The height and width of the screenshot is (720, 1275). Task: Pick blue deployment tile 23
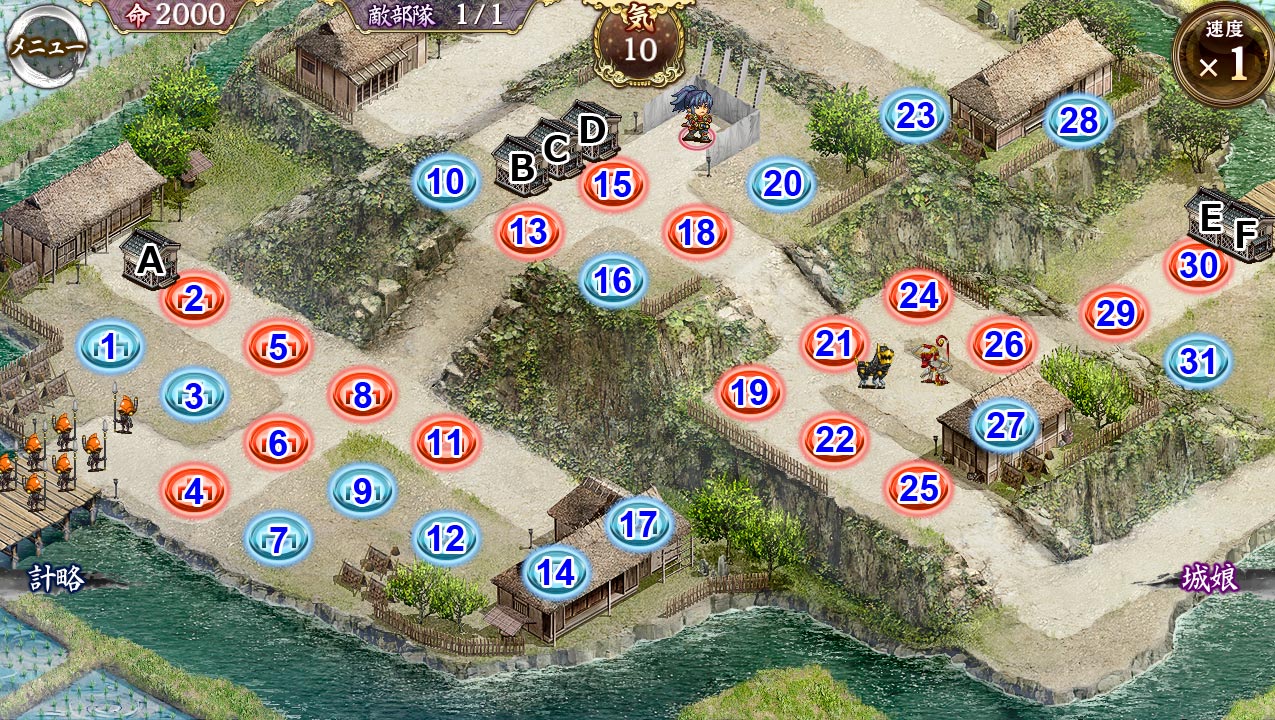click(915, 117)
